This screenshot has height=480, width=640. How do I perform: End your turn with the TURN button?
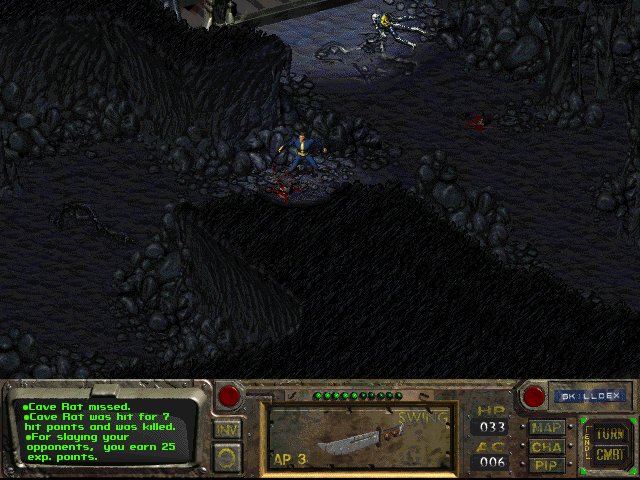pos(607,435)
